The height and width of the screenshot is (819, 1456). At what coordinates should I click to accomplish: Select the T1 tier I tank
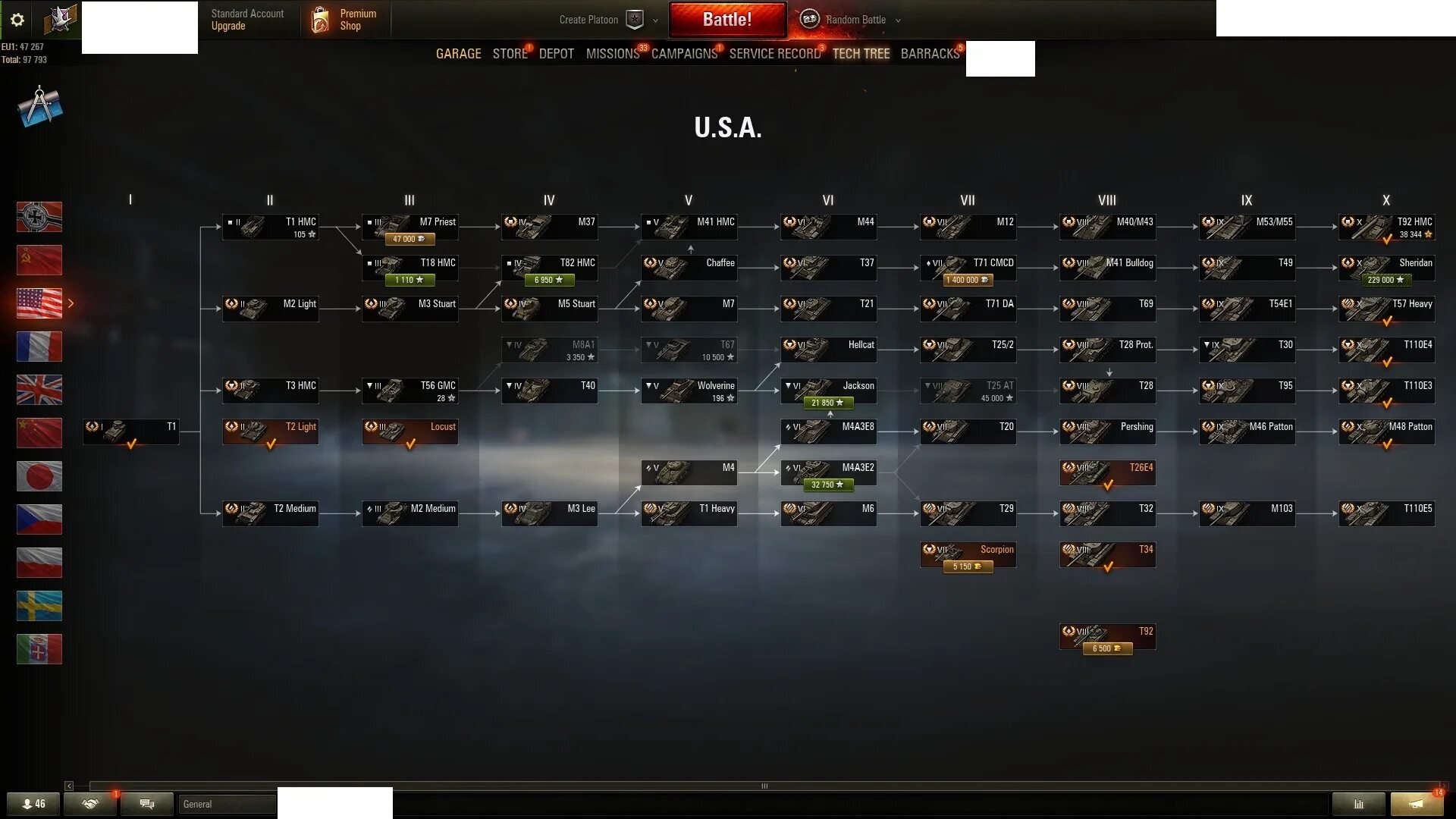coord(131,431)
